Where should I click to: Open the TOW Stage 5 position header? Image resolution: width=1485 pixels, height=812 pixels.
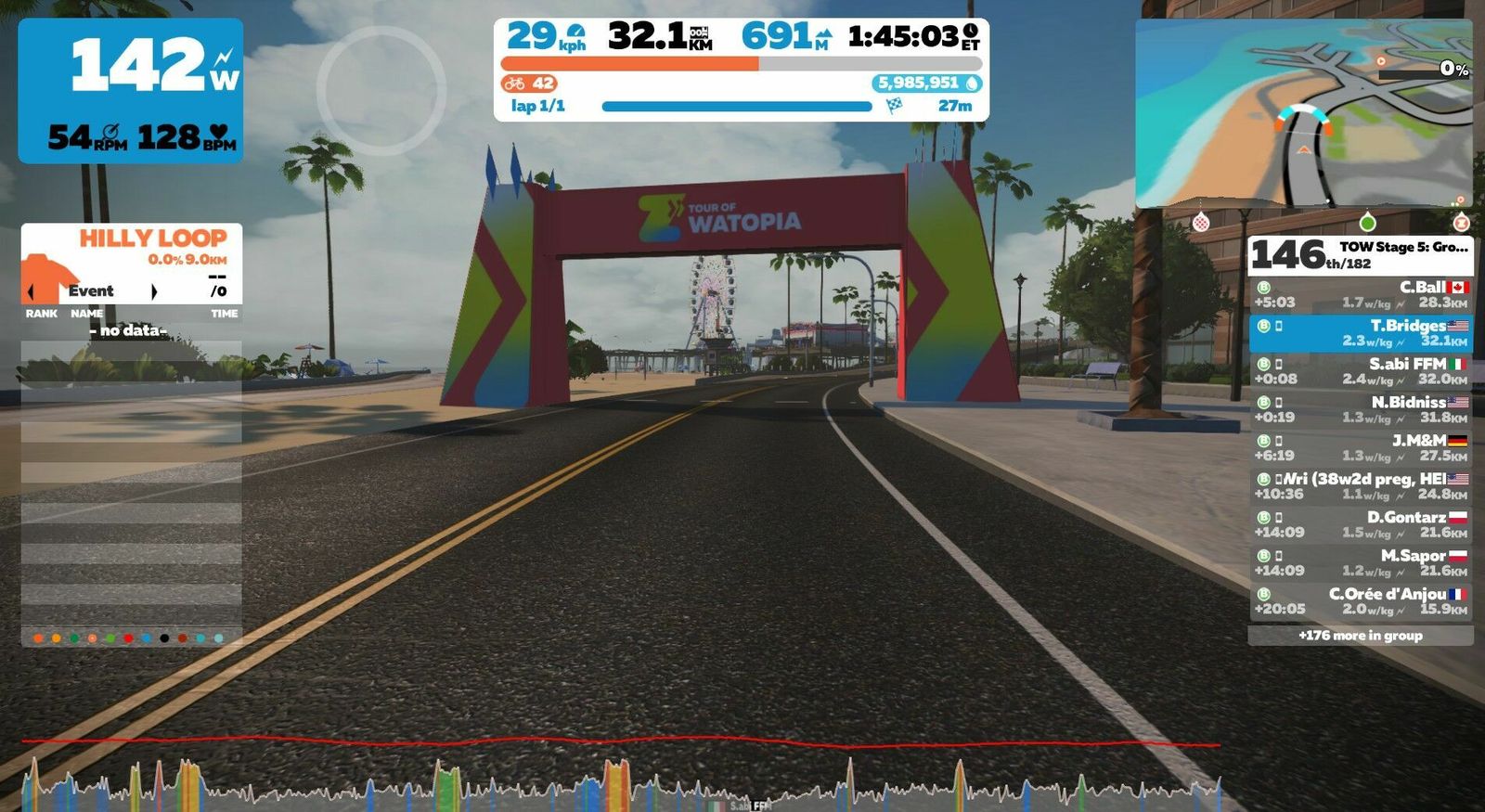[1360, 254]
